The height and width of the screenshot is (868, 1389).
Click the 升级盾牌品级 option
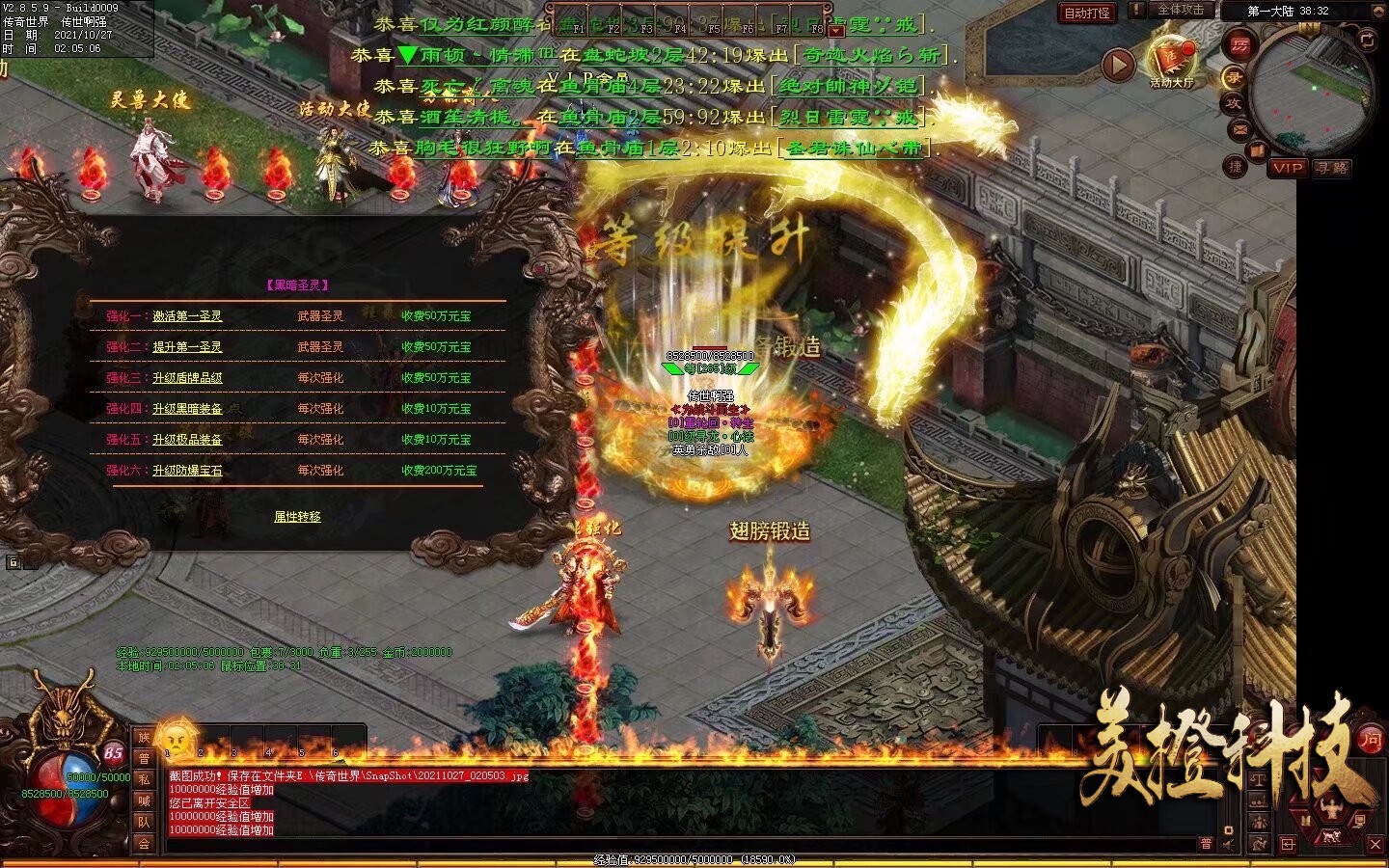[x=187, y=378]
